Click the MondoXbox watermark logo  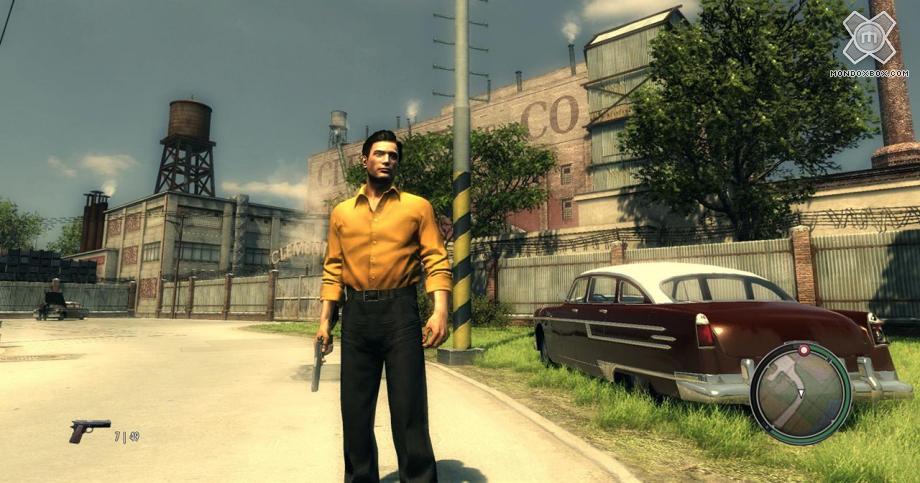(868, 38)
